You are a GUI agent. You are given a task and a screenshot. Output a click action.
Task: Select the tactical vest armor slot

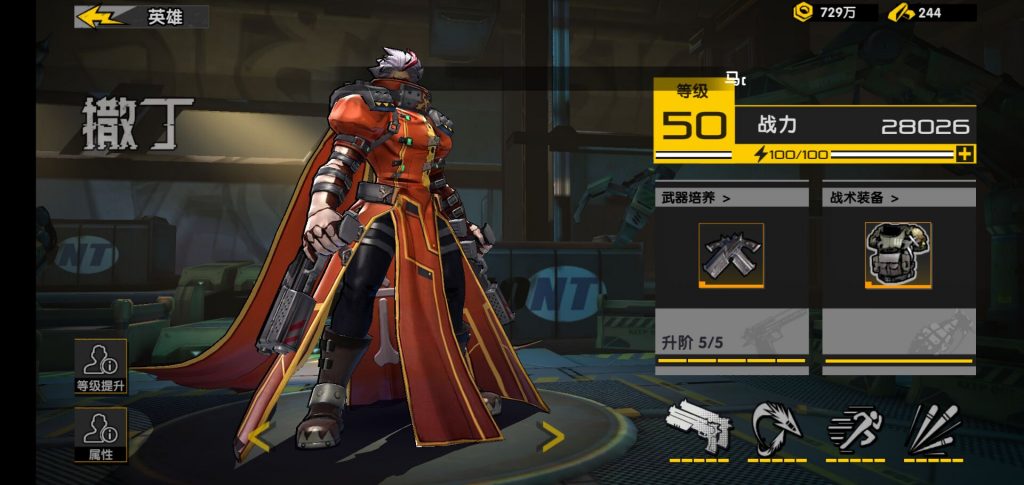click(x=898, y=255)
